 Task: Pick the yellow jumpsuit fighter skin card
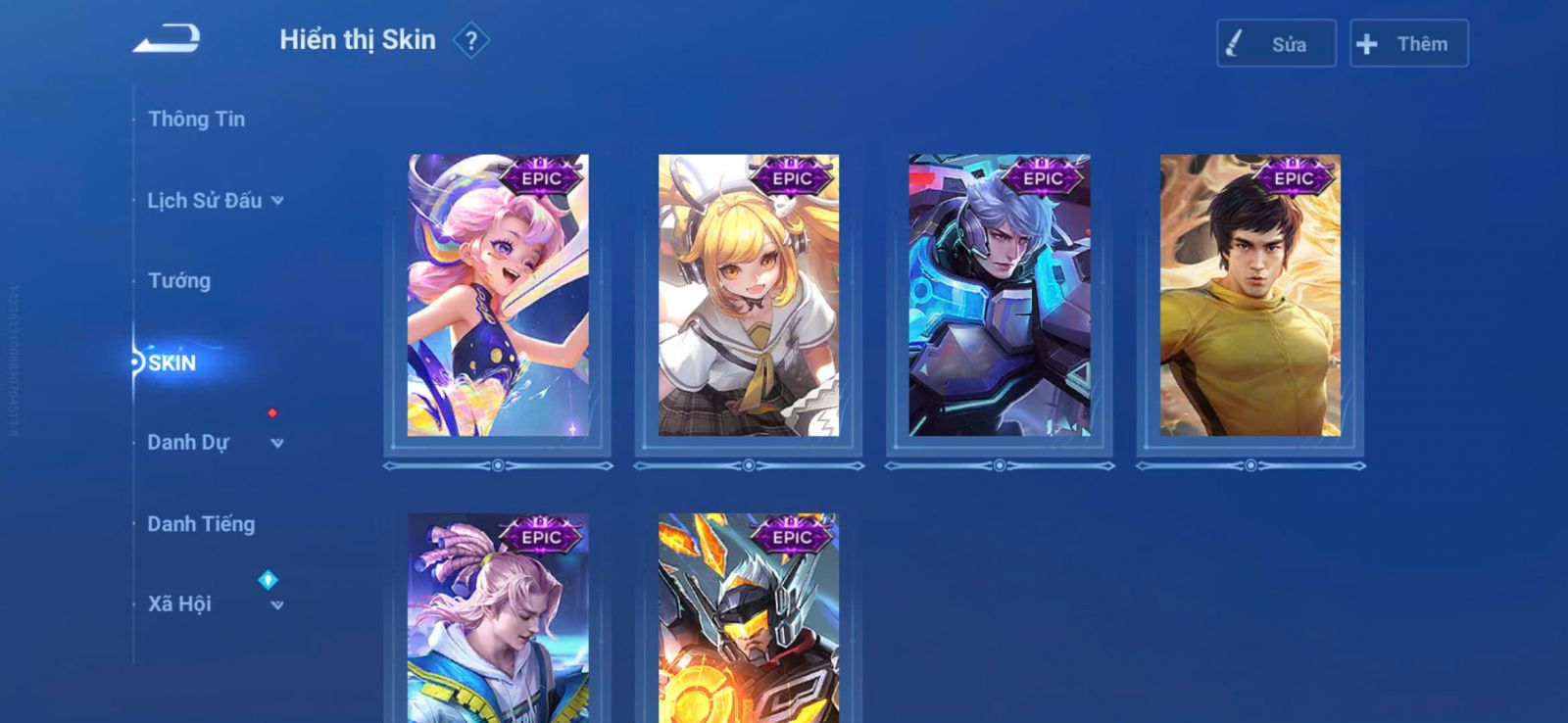tap(1250, 295)
